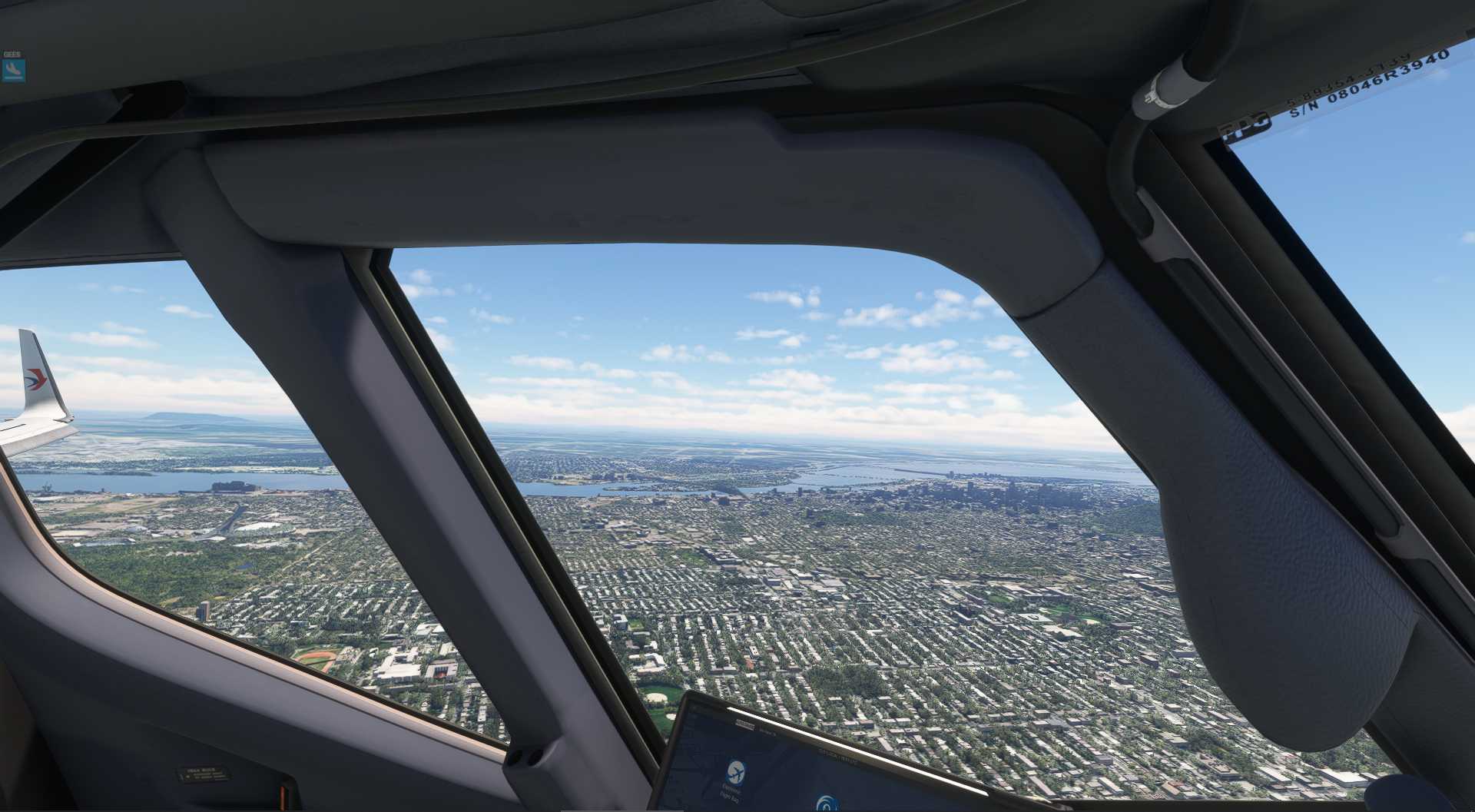Open the Electronic Flight Bag tablet app
The height and width of the screenshot is (812, 1475).
pyautogui.click(x=735, y=774)
